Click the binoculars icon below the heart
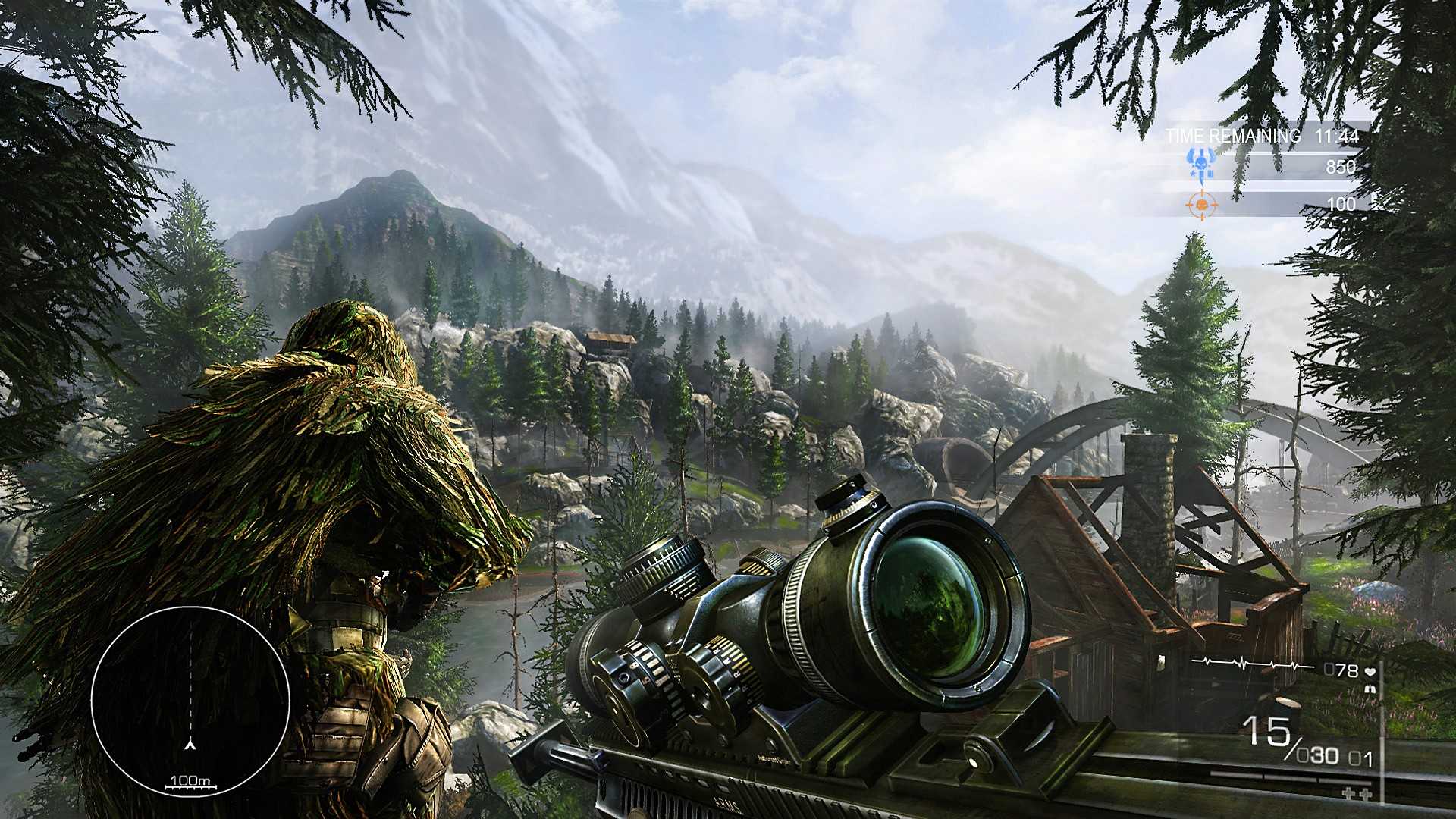Viewport: 1456px width, 819px height. coord(1371,688)
